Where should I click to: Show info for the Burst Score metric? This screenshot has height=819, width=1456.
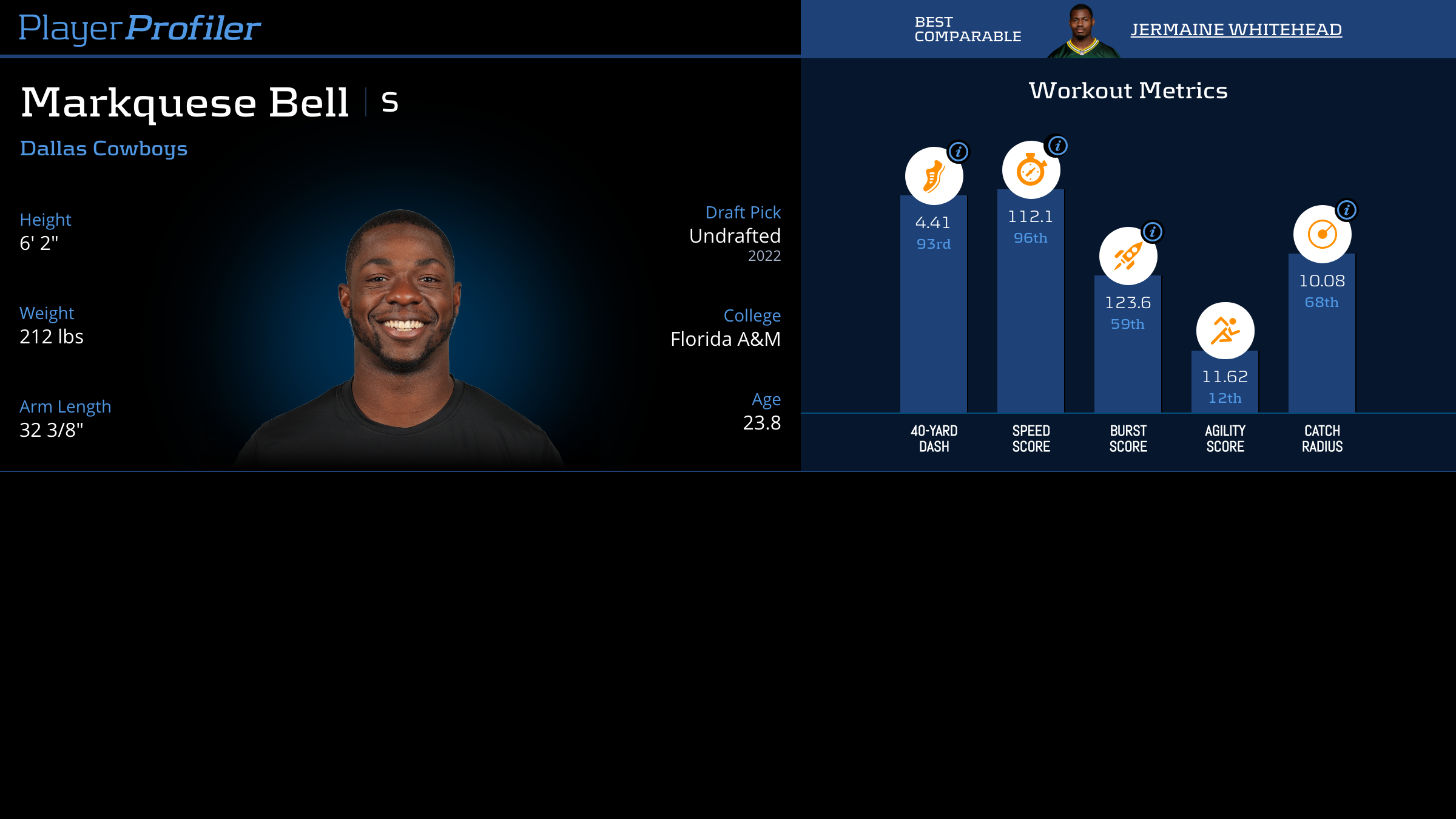click(x=1152, y=232)
